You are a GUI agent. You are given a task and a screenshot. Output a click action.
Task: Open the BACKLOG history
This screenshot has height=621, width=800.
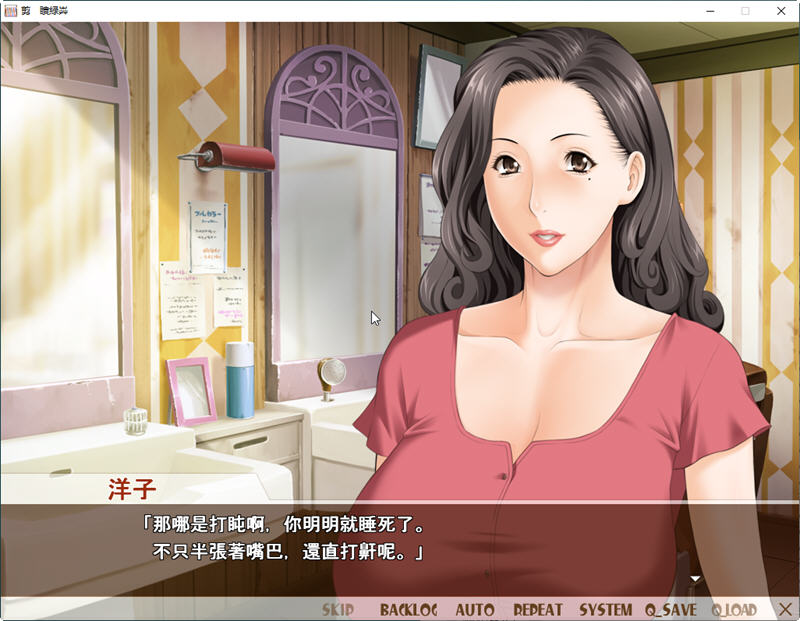408,609
